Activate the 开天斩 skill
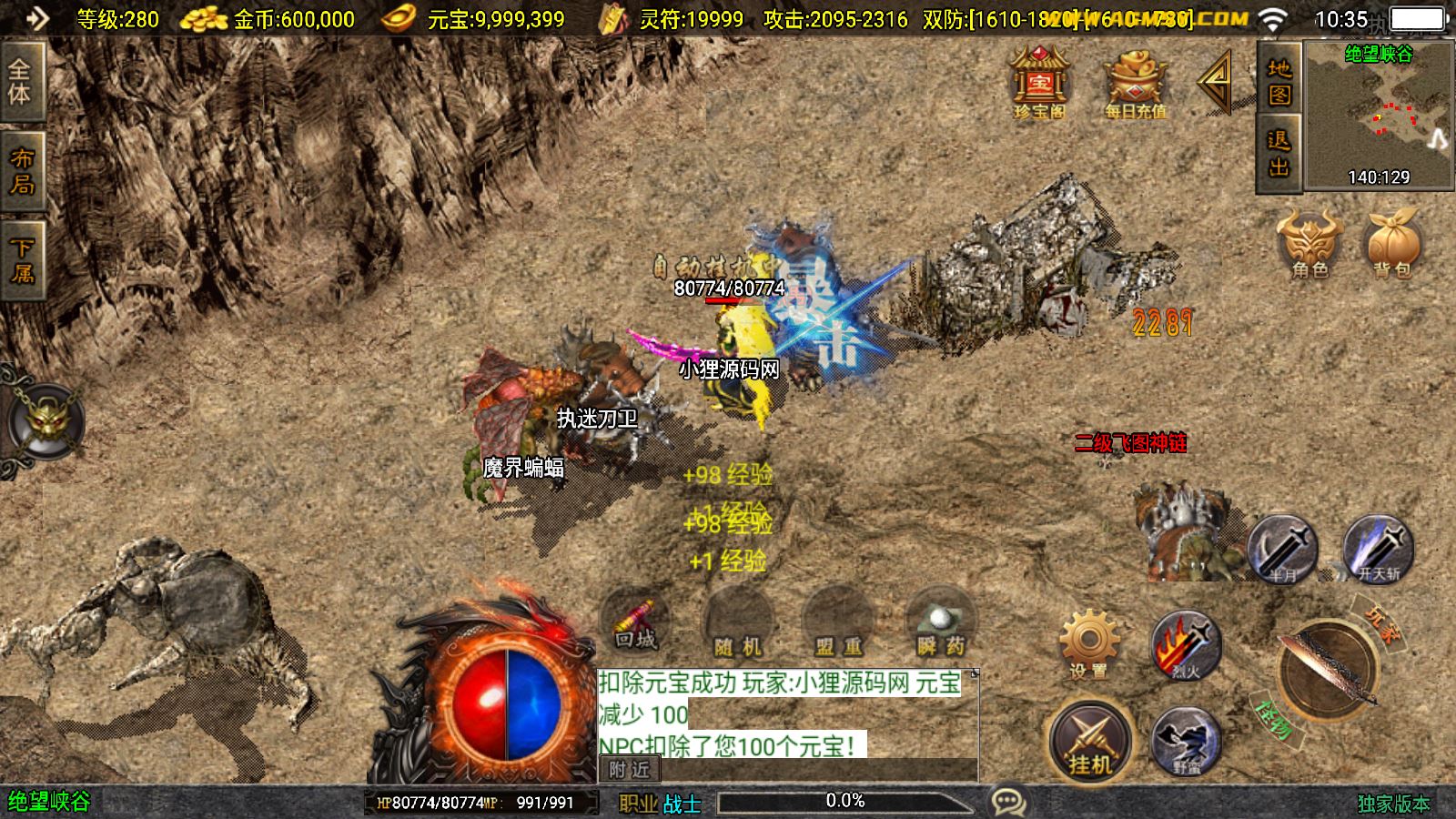This screenshot has width=1456, height=819. [1379, 550]
